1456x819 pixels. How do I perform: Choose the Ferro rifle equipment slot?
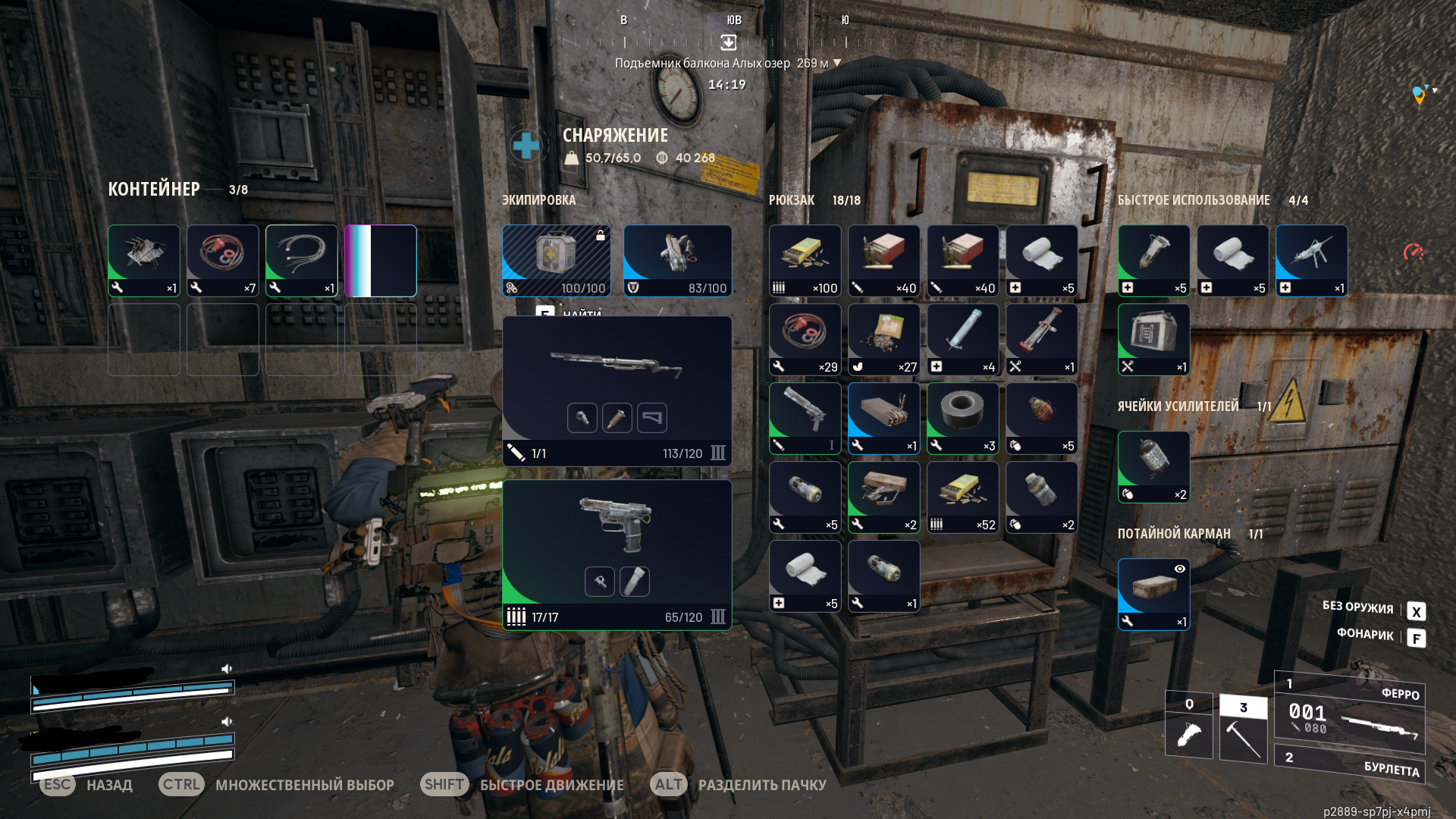pyautogui.click(x=617, y=390)
